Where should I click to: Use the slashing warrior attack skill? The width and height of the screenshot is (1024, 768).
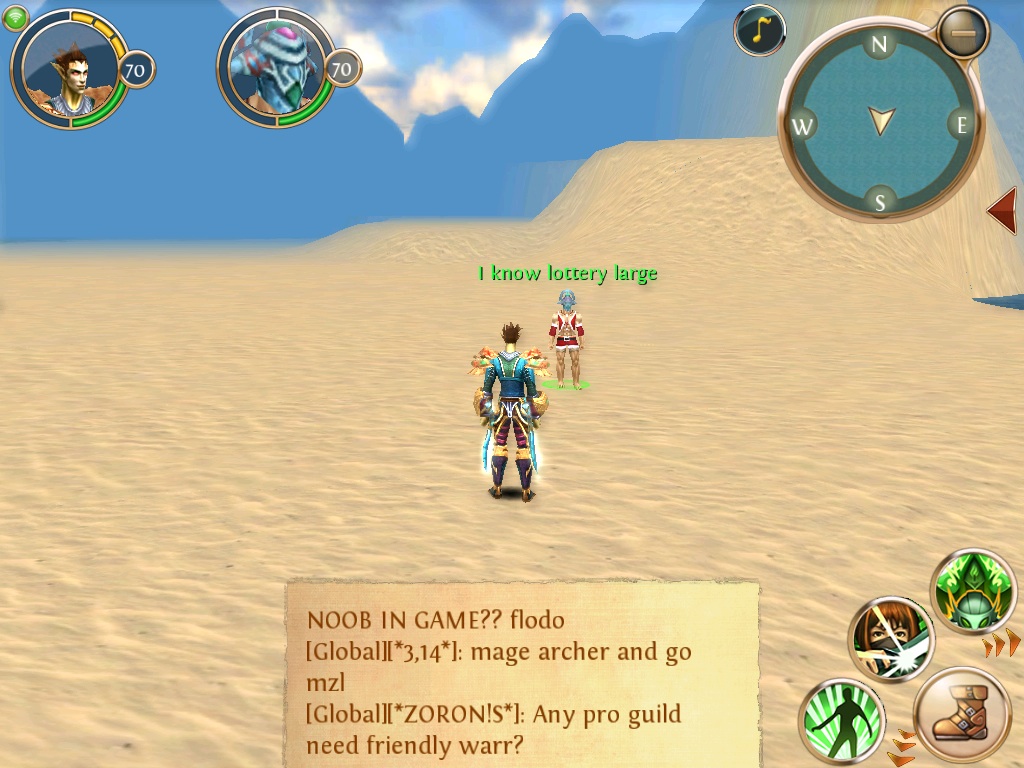[892, 638]
